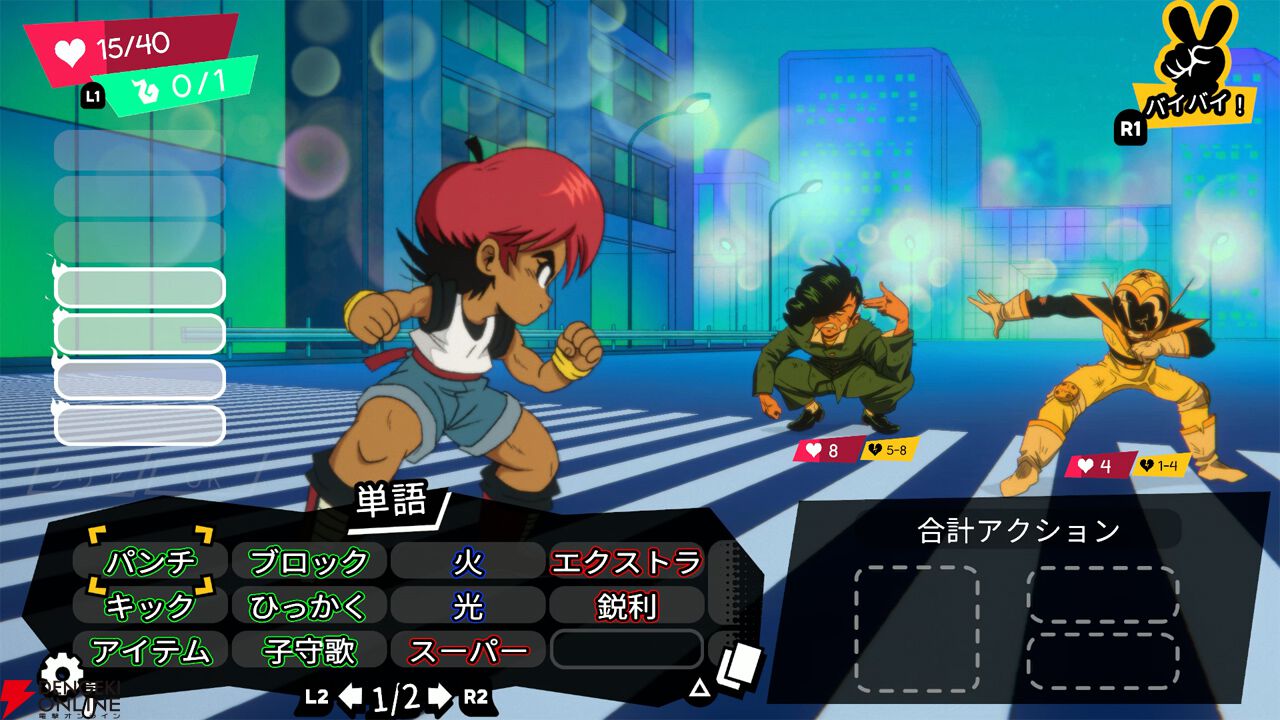The height and width of the screenshot is (720, 1280).
Task: Pick the 火 word tile
Action: tap(467, 561)
